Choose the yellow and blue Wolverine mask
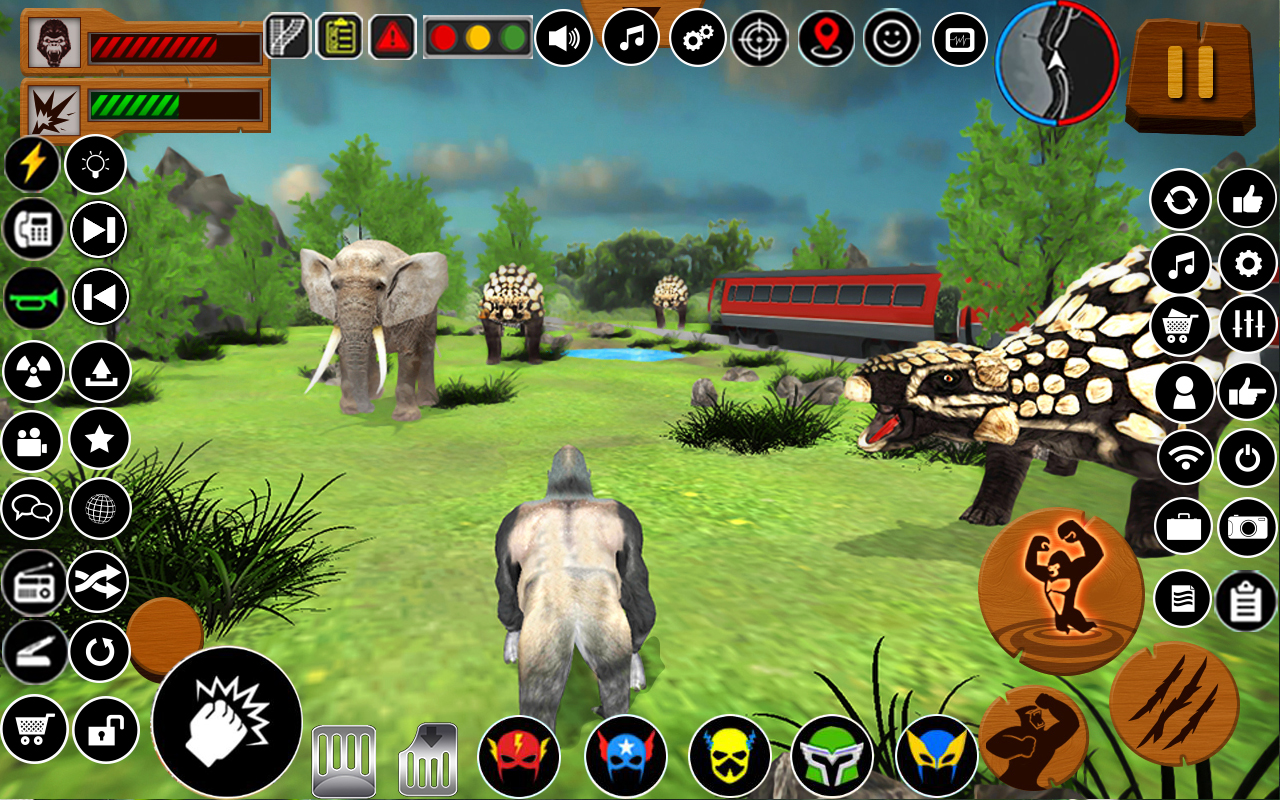 pos(937,757)
